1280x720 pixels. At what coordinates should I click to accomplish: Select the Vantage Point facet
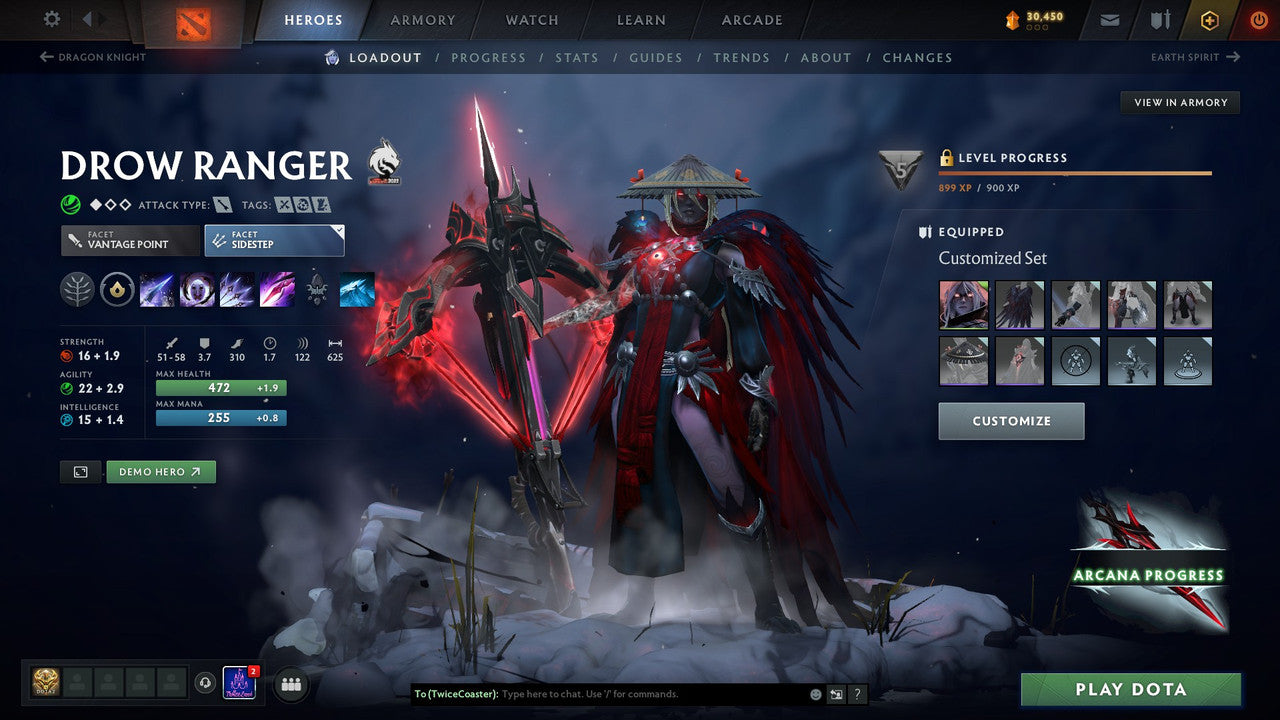click(x=130, y=240)
